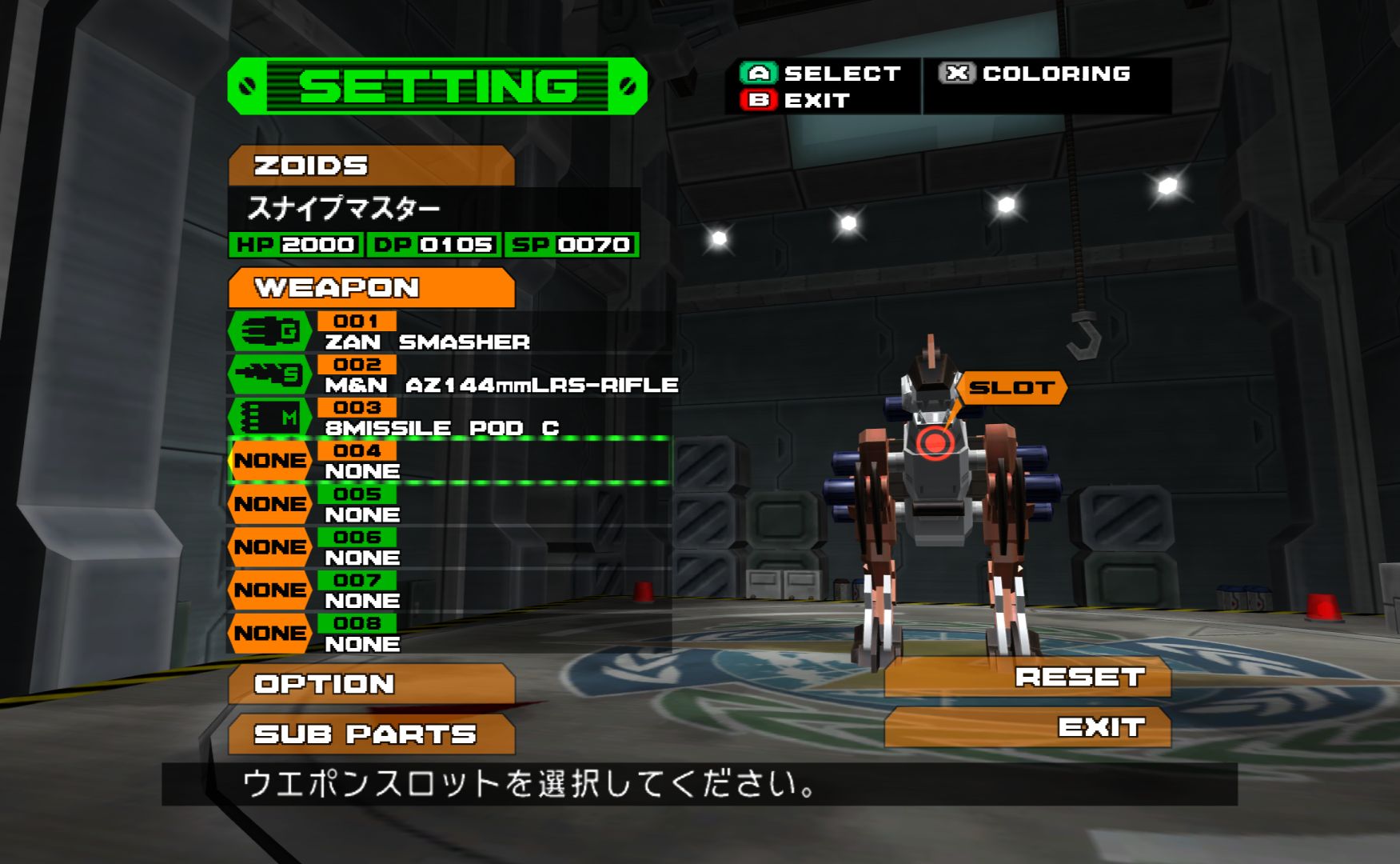Leave the setting screen via orange EXIT
The image size is (1400, 864).
click(1027, 727)
